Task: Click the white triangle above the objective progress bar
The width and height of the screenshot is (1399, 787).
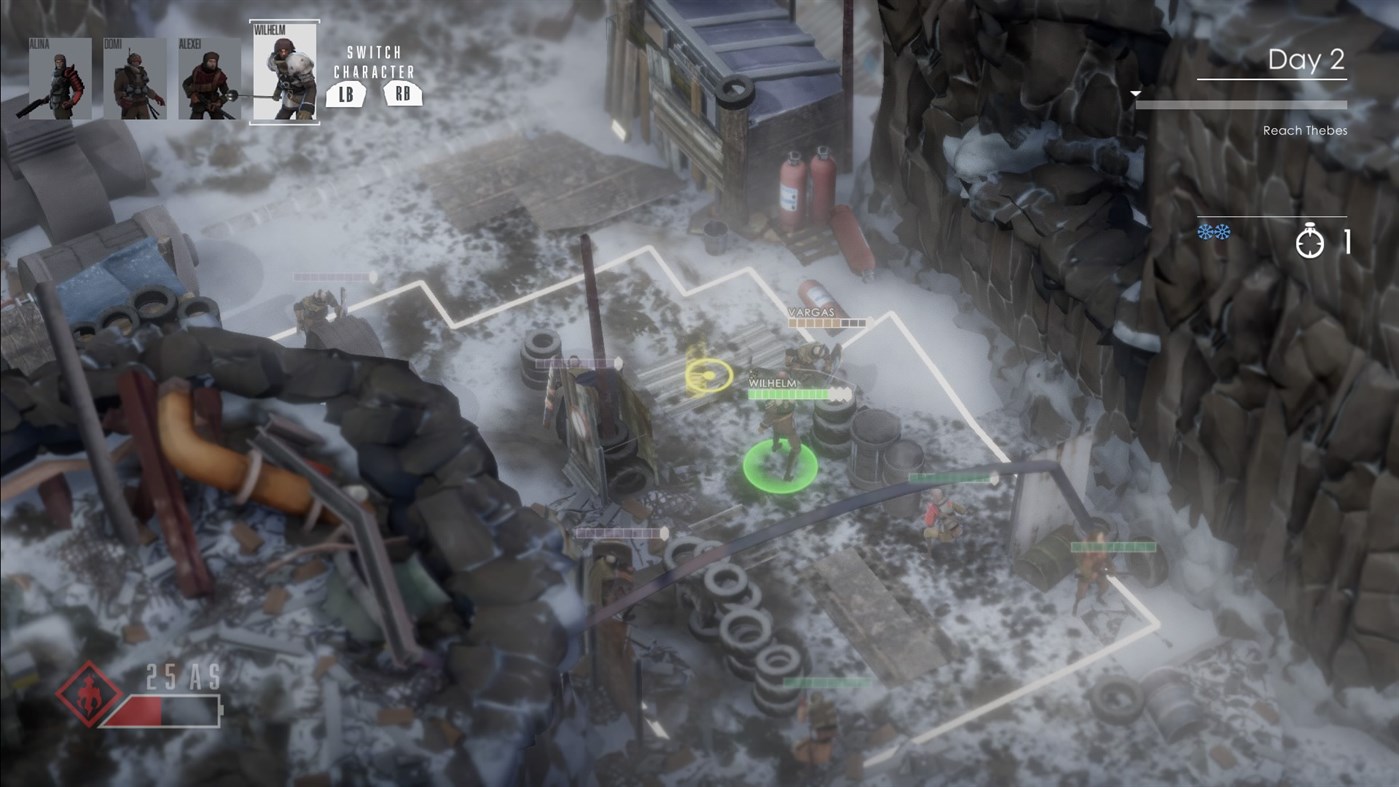Action: coord(1135,91)
